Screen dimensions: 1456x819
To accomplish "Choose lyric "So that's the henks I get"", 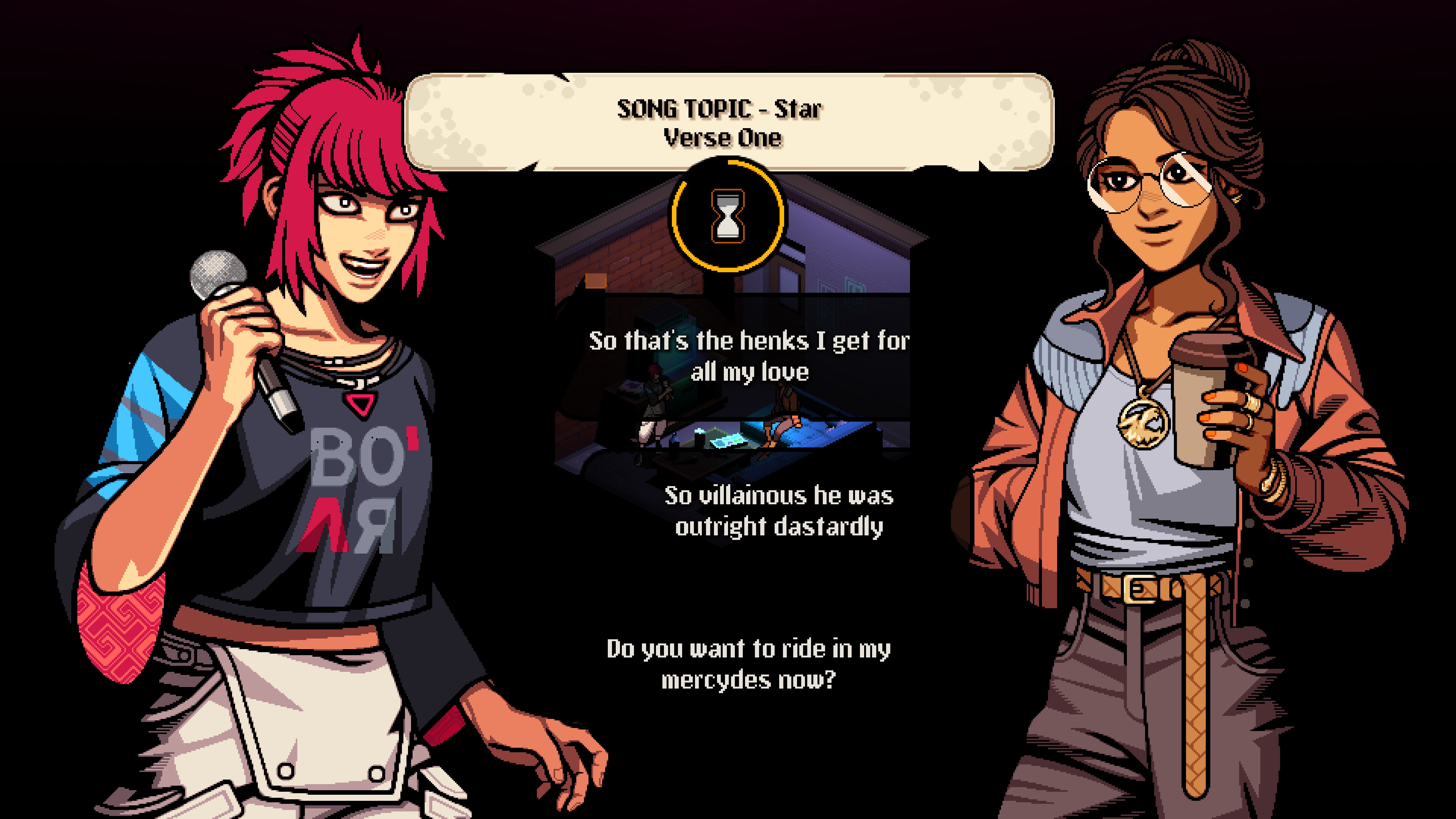I will pos(749,356).
